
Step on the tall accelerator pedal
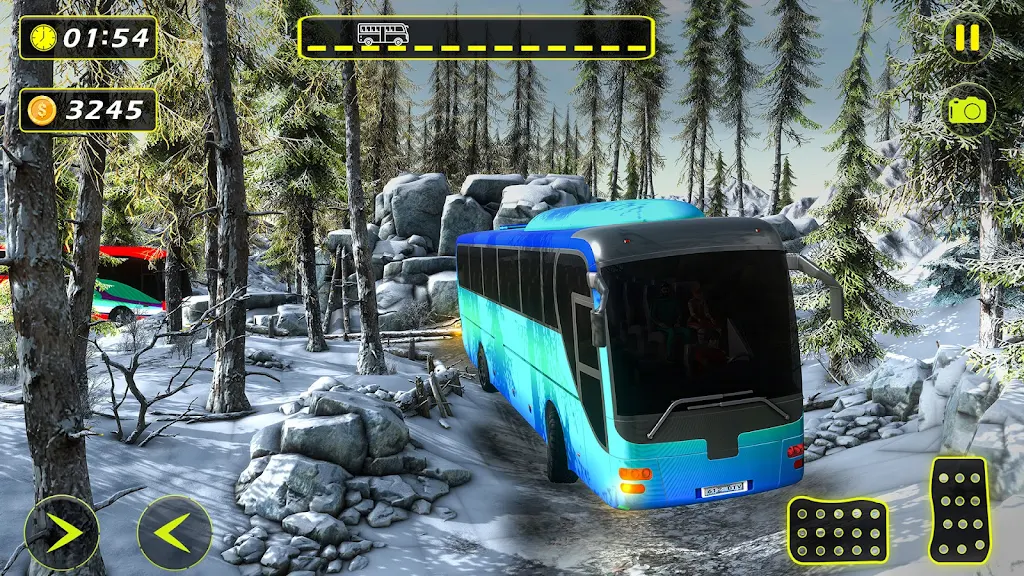click(x=959, y=510)
